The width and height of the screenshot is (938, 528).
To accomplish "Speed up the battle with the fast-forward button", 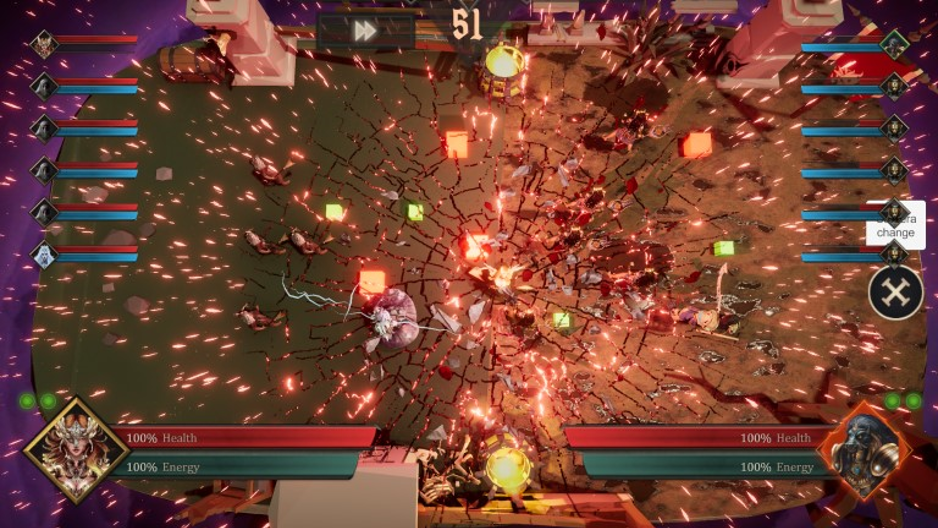I will tap(365, 31).
